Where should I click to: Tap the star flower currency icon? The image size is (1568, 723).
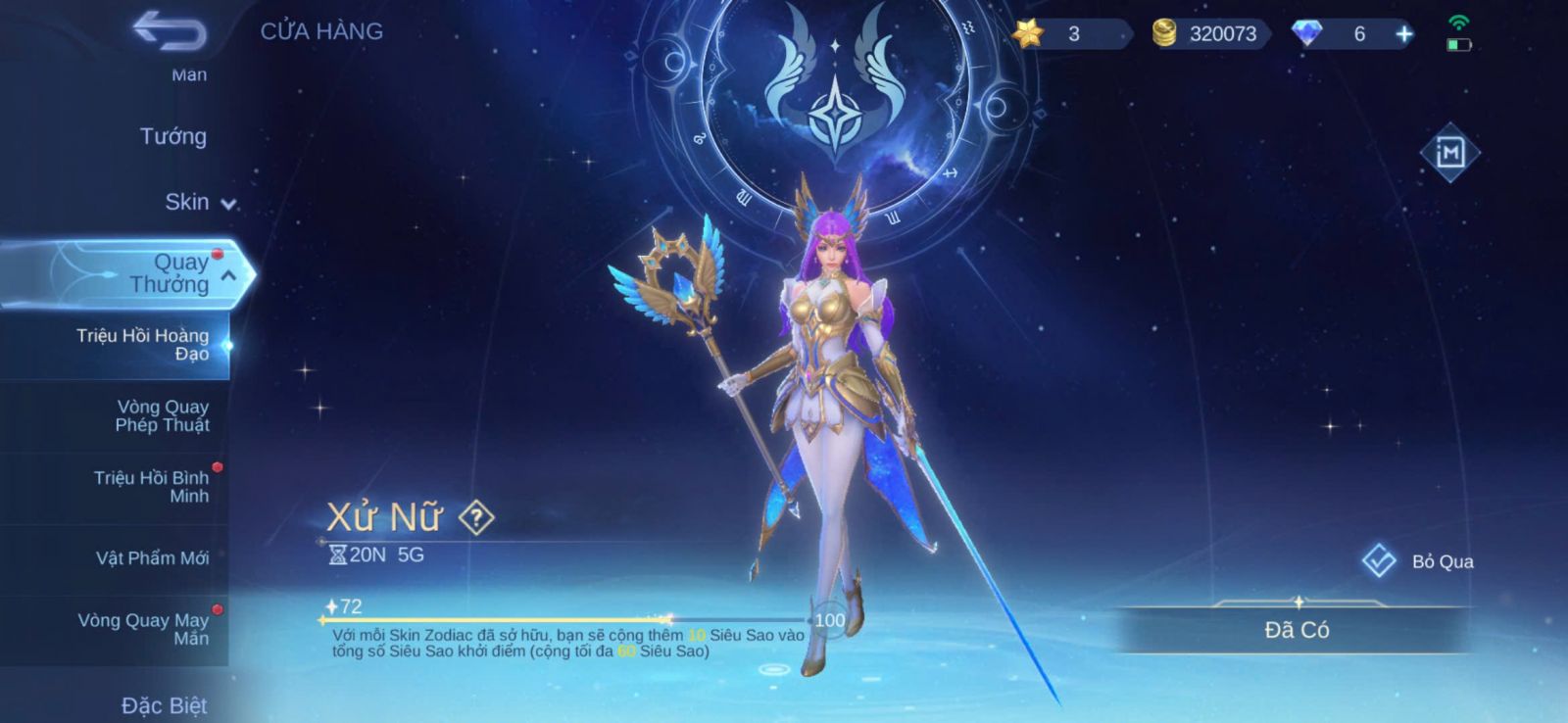[1028, 33]
